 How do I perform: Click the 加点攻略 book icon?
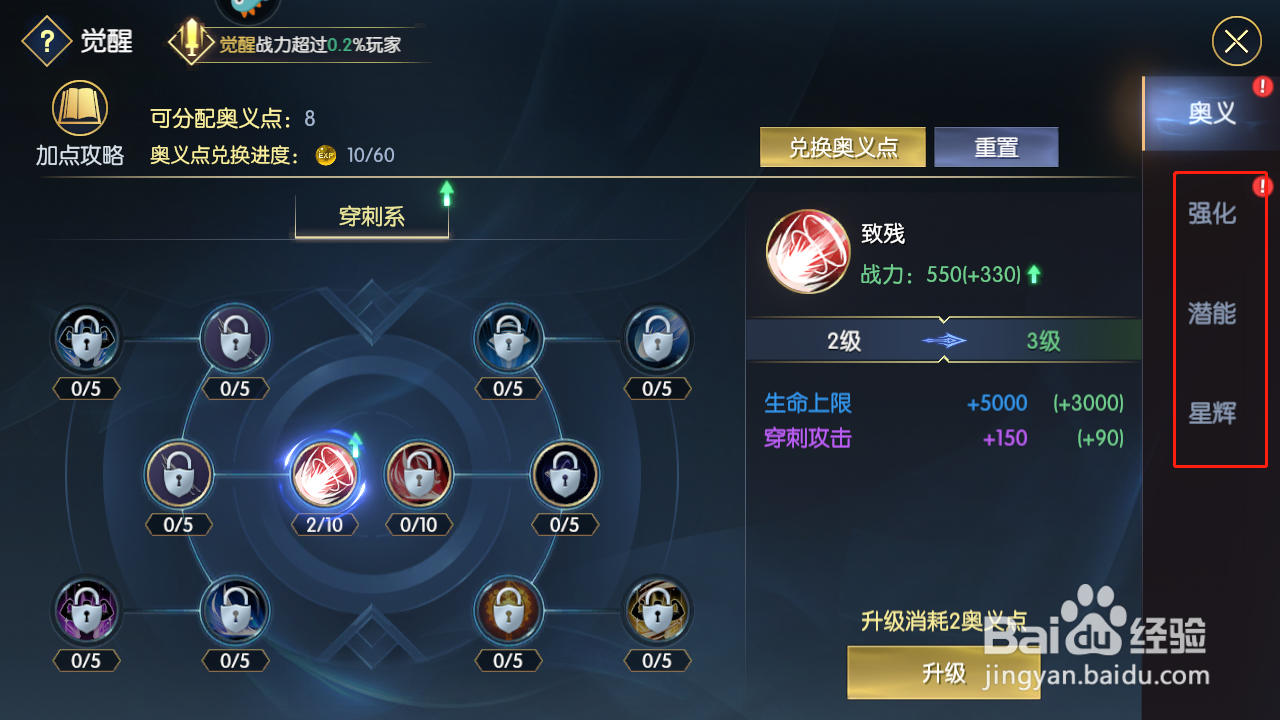click(79, 108)
